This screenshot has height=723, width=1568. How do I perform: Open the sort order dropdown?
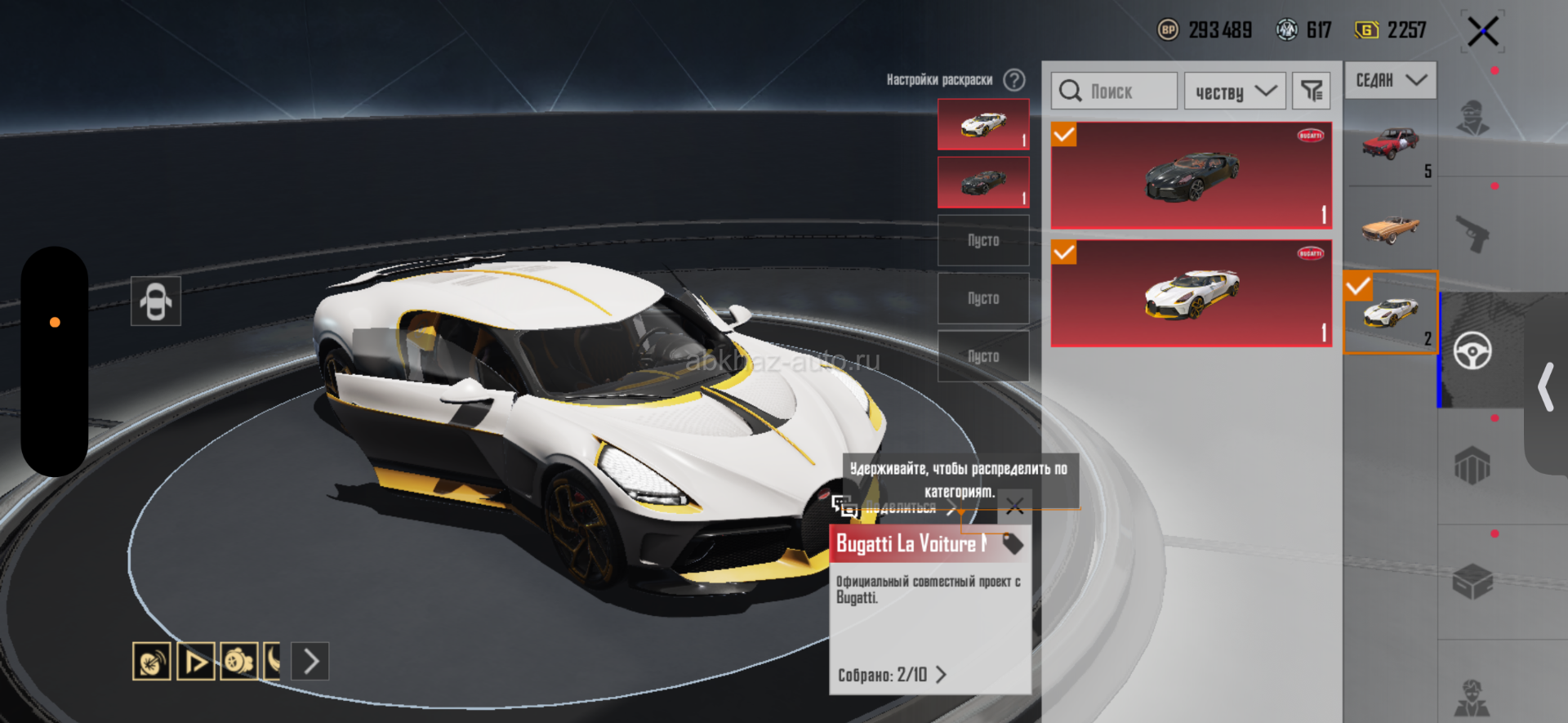[1235, 91]
